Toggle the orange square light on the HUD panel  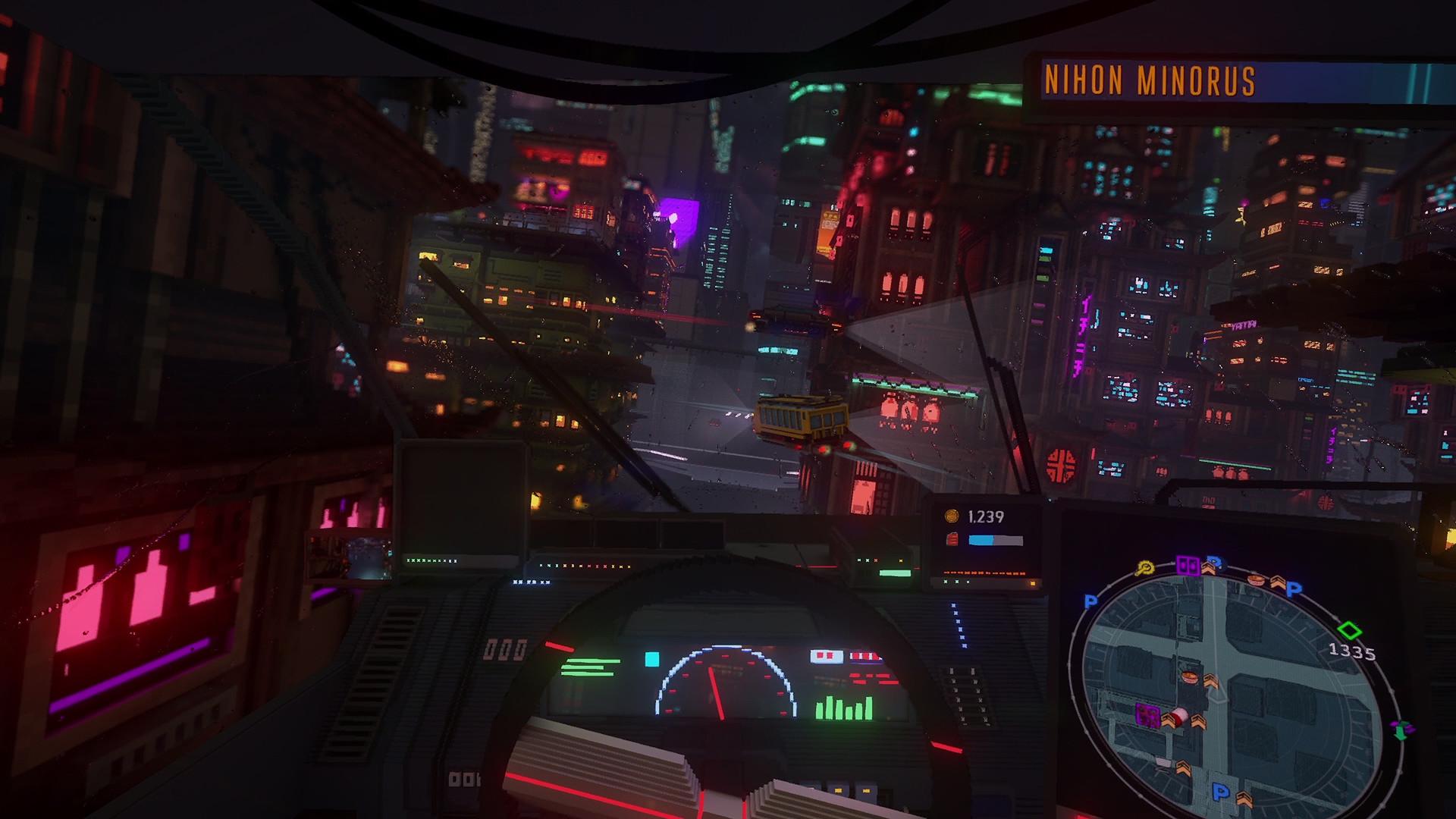(1033, 583)
